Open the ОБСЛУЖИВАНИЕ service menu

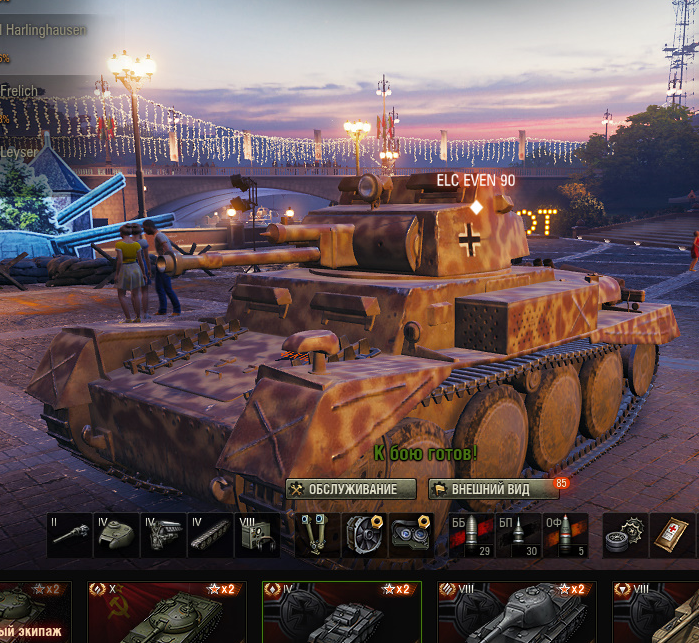(351, 489)
